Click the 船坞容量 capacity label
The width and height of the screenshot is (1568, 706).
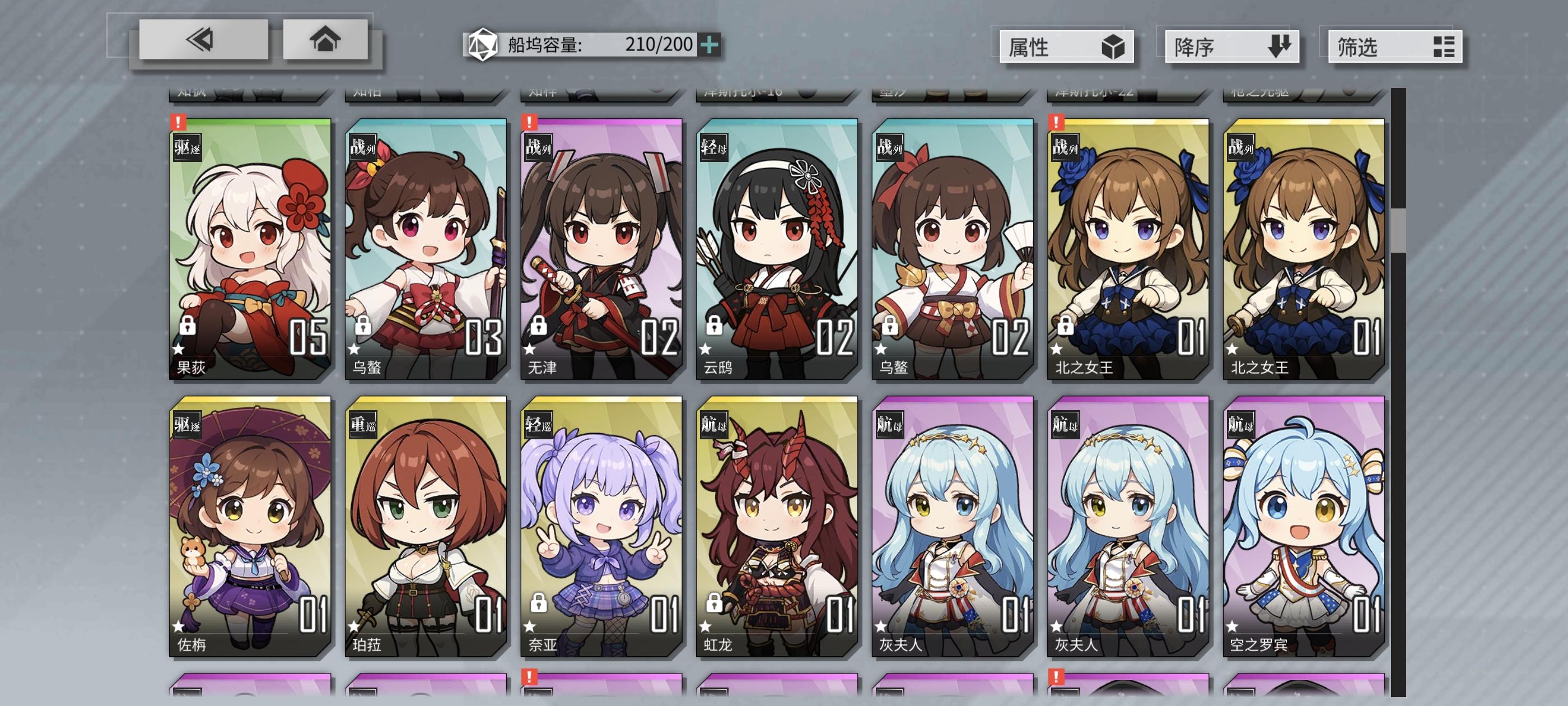[x=545, y=44]
